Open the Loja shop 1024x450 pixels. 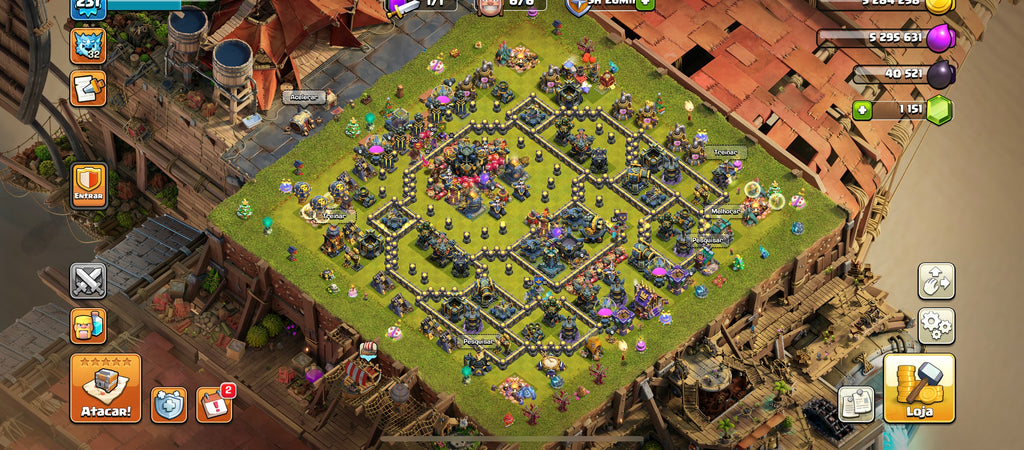point(918,387)
